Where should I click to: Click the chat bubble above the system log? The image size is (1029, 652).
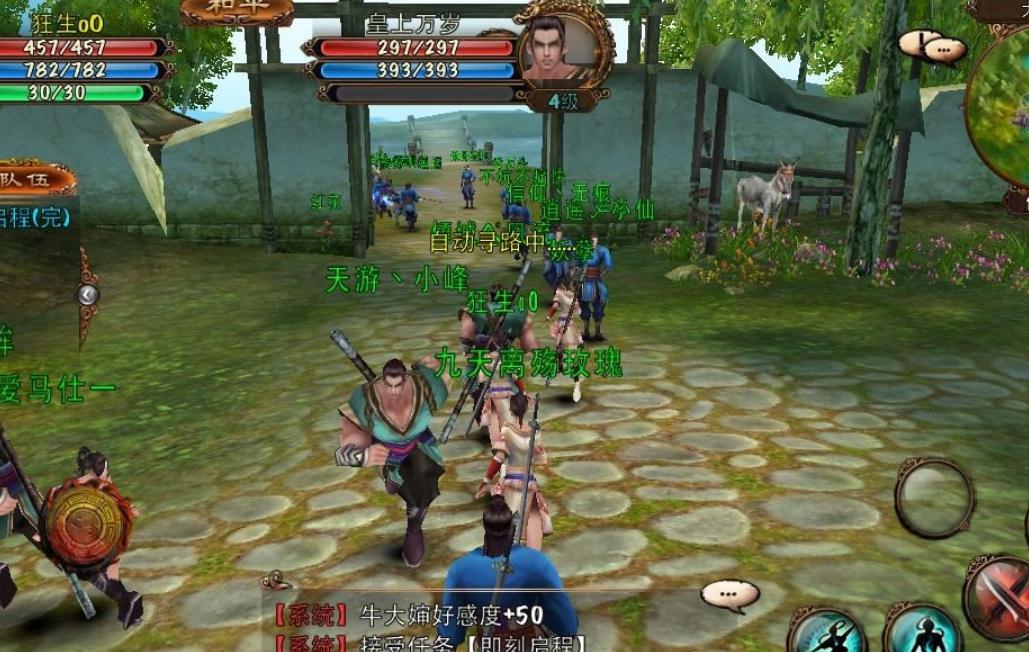730,595
